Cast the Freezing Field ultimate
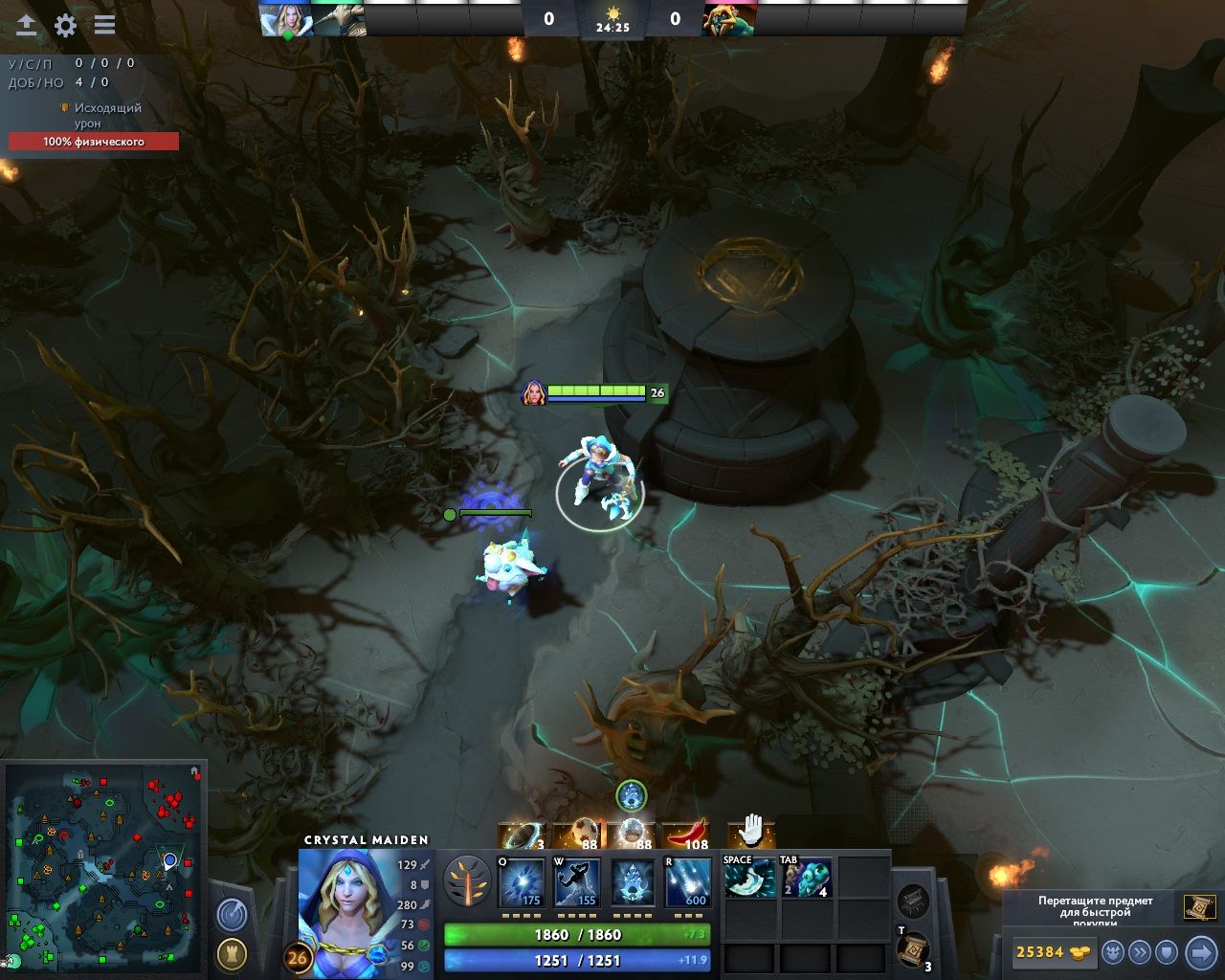Viewport: 1225px width, 980px height. (688, 882)
